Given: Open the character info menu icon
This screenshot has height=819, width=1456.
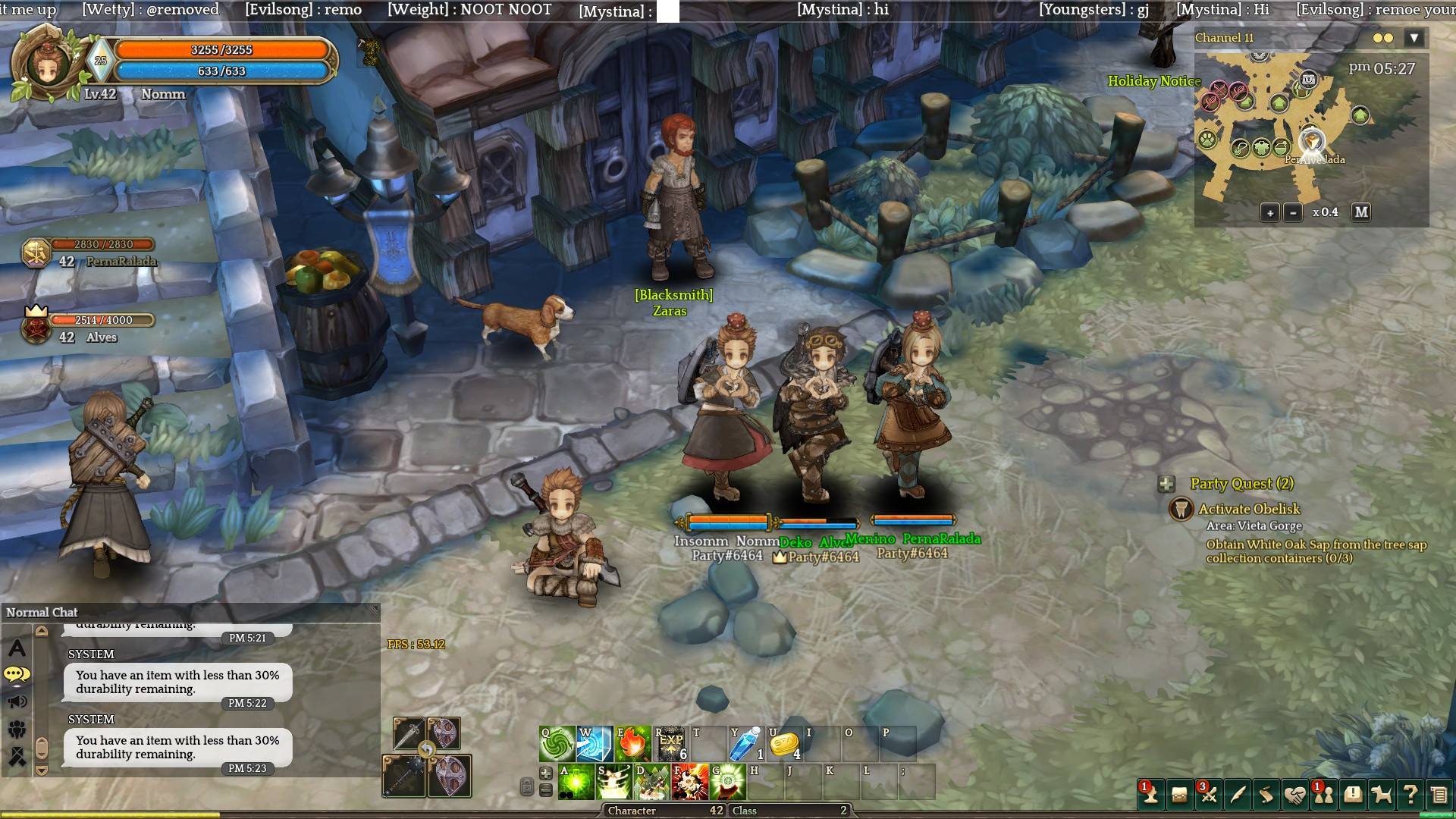Looking at the screenshot, I should (x=1151, y=794).
